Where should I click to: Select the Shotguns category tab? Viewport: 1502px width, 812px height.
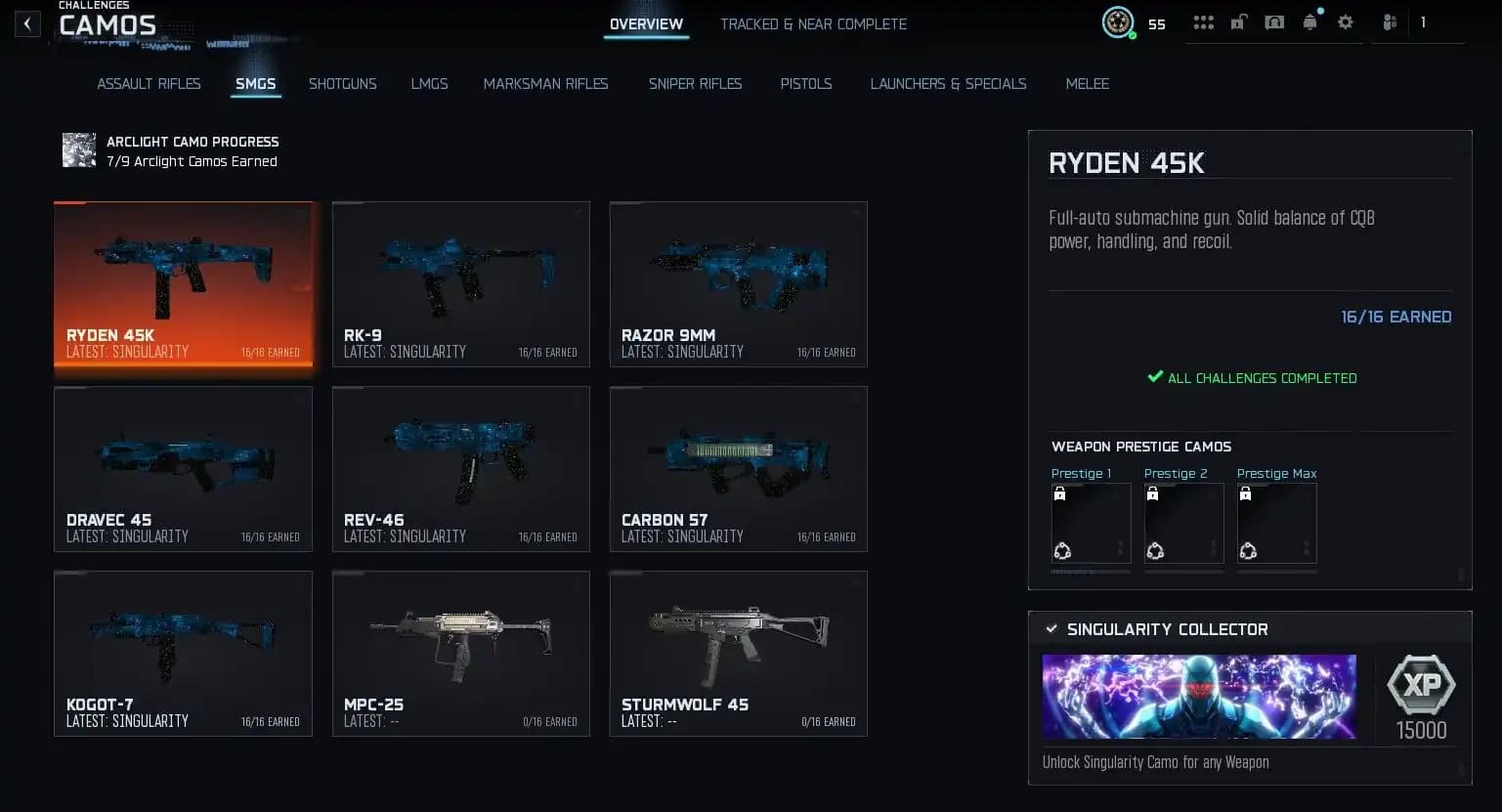point(342,84)
